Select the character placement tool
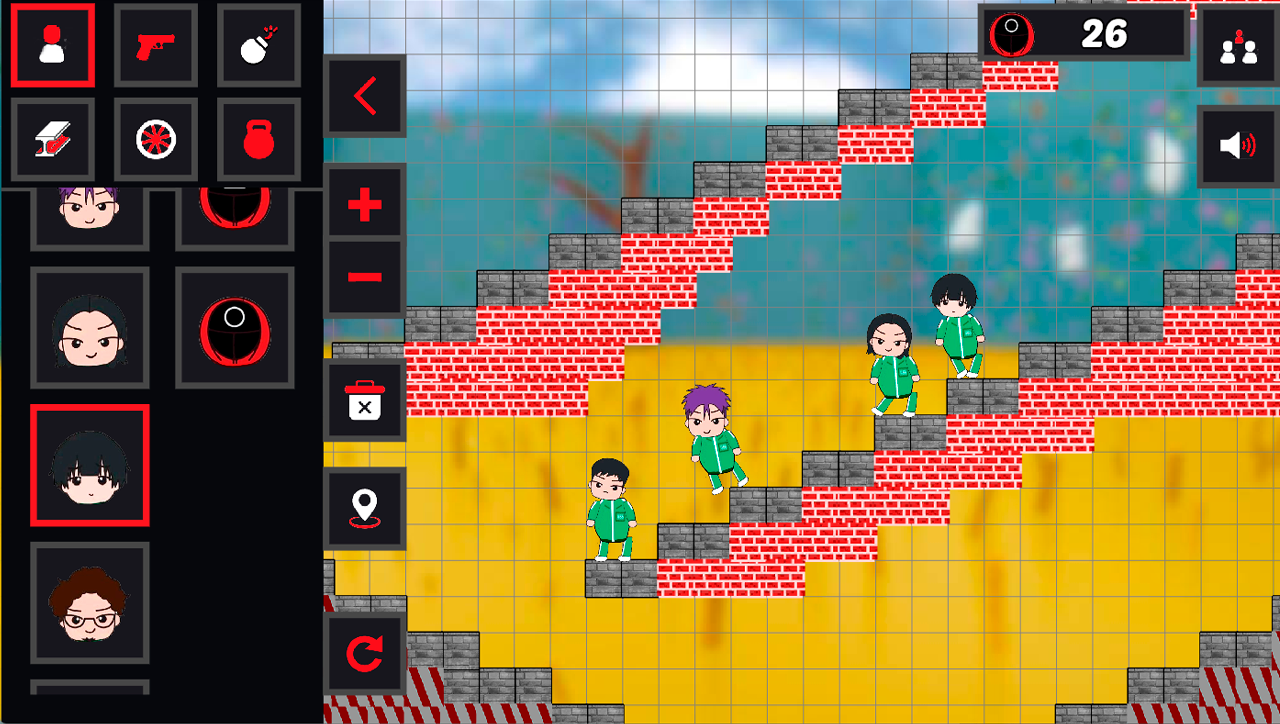 [52, 44]
